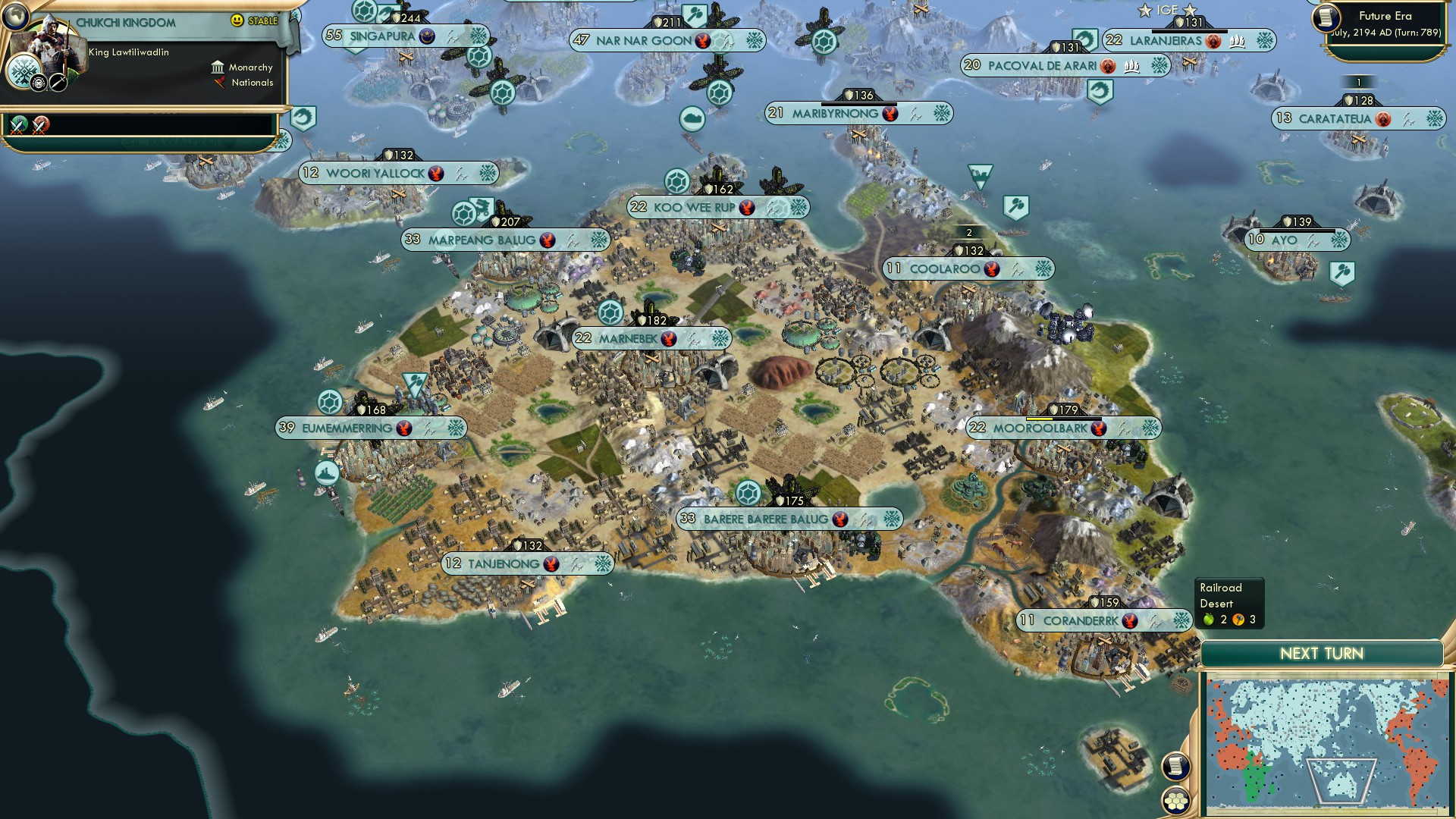Click the red religion icon on Marnebek's banner
Screen dimensions: 1456x819
pos(670,338)
